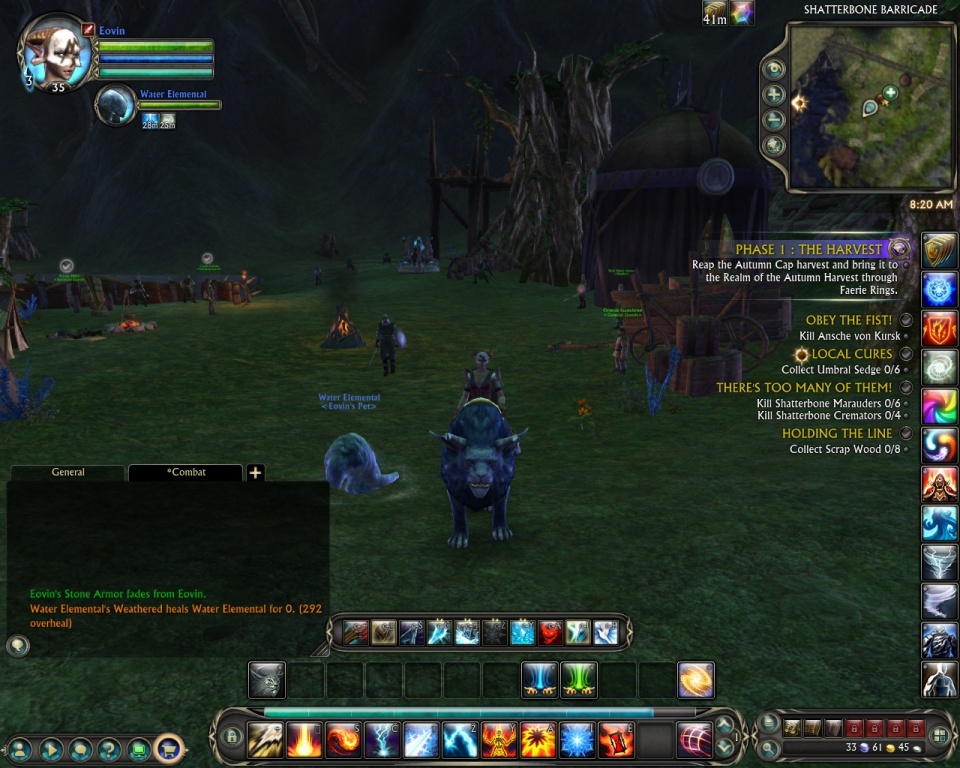Select the Local Cures quest entry
This screenshot has height=768, width=960.
coord(852,354)
